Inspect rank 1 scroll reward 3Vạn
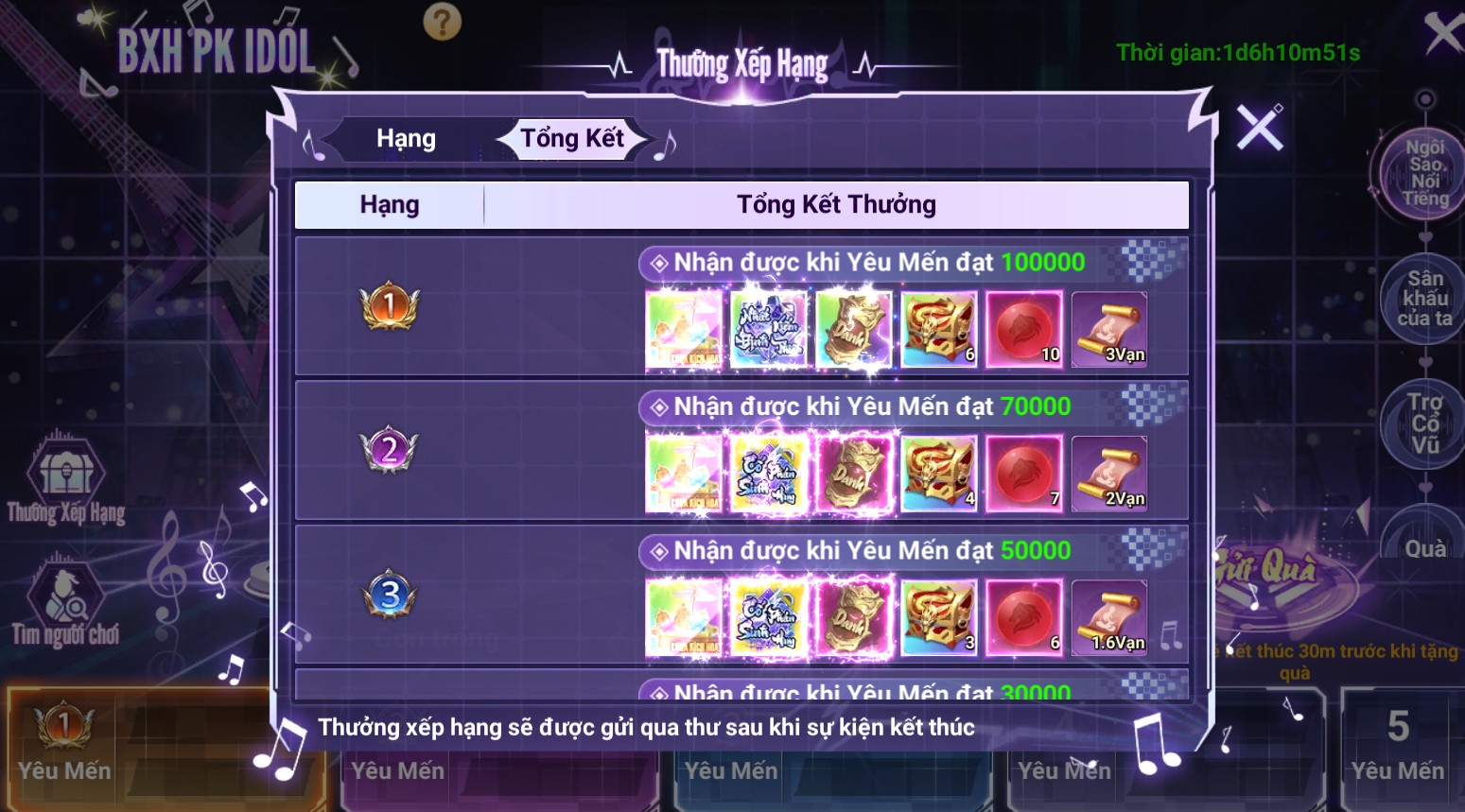 (x=1109, y=329)
